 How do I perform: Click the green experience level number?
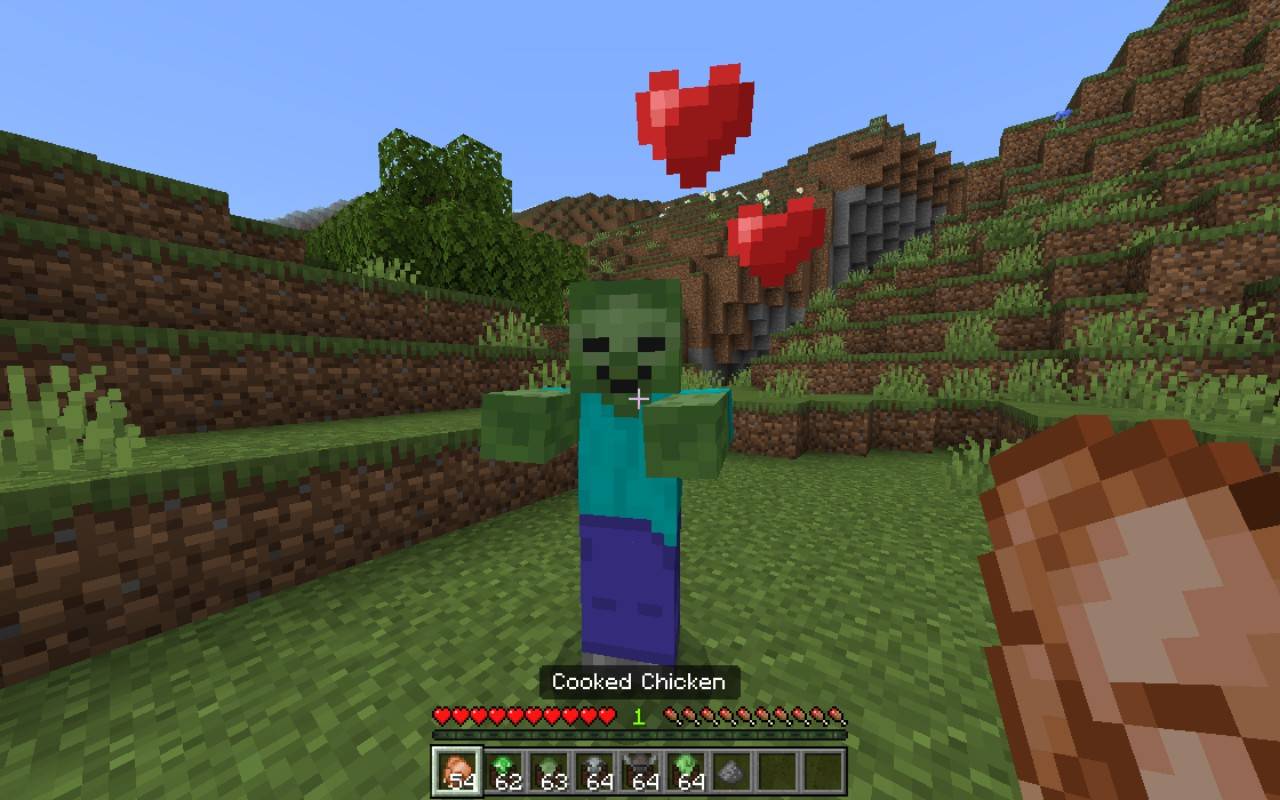[637, 714]
